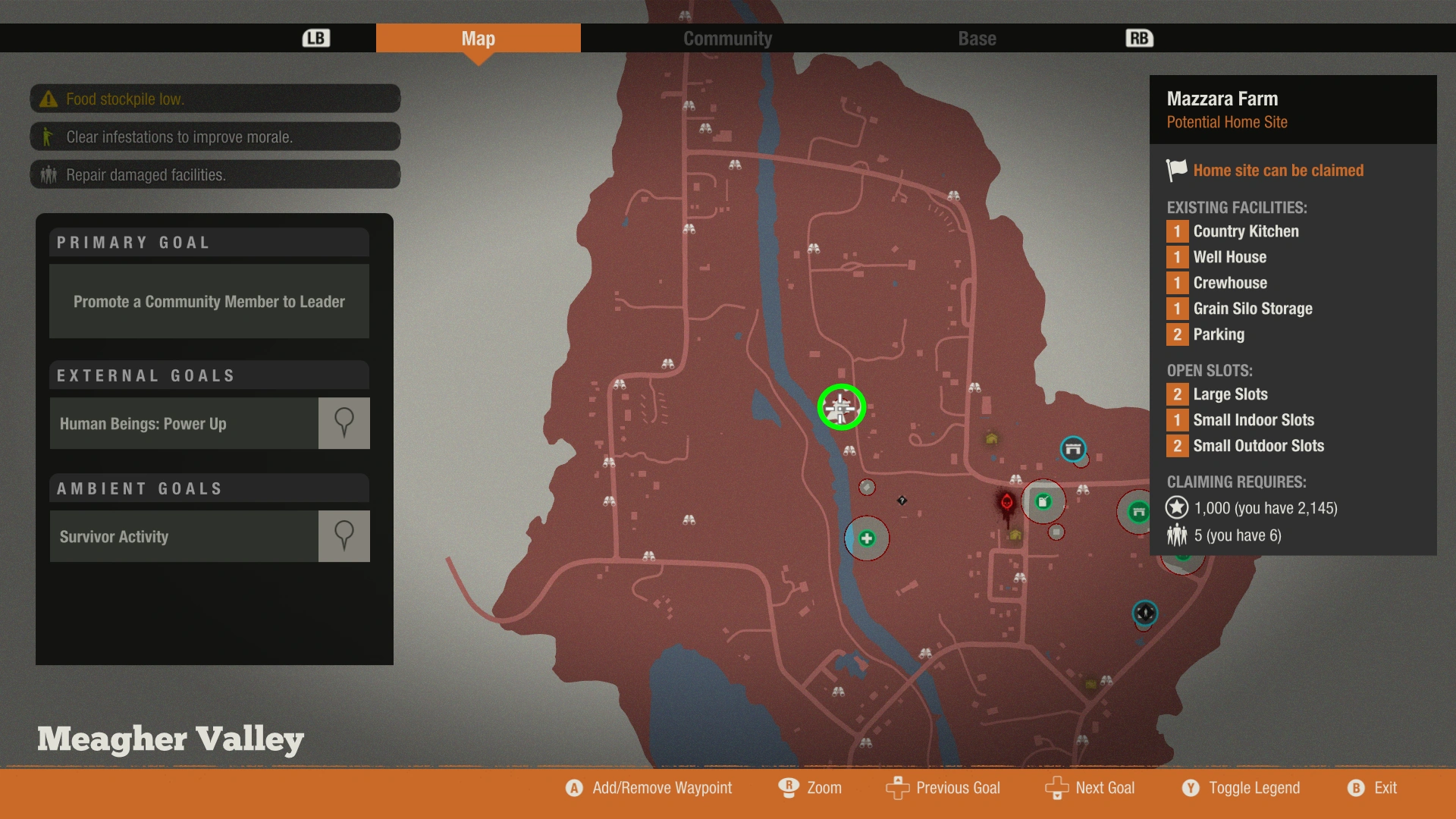This screenshot has height=819, width=1456.
Task: Click a yellow house infestation icon
Action: coord(992,439)
